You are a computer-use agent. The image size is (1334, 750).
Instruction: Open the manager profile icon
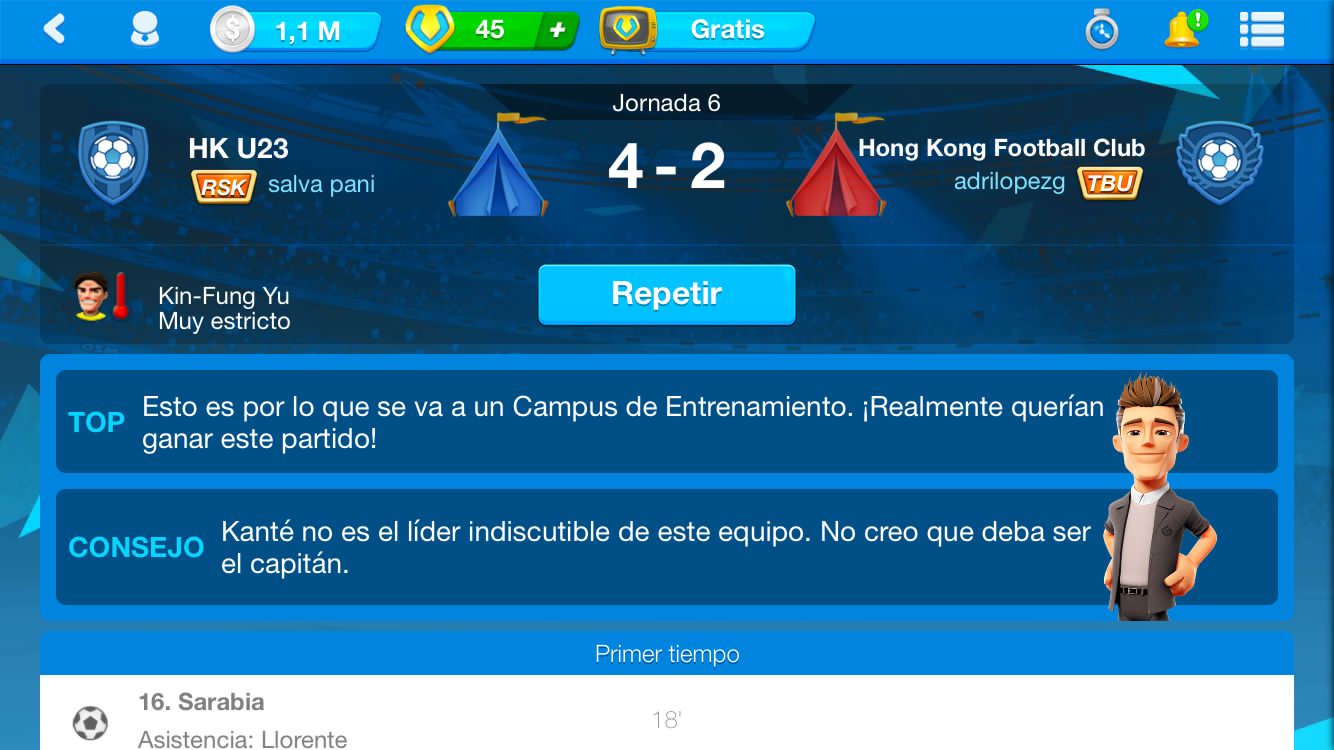click(145, 30)
